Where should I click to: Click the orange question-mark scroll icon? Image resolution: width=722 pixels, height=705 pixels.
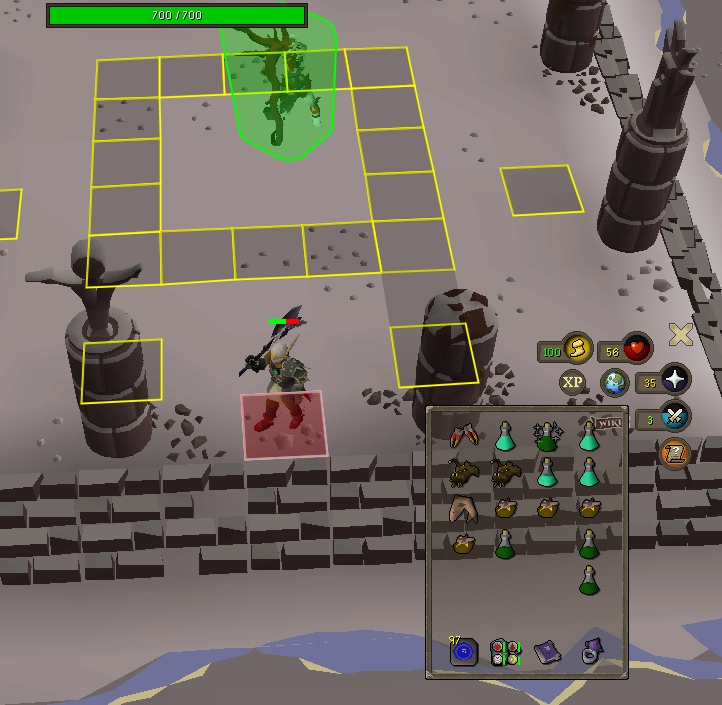coord(675,455)
